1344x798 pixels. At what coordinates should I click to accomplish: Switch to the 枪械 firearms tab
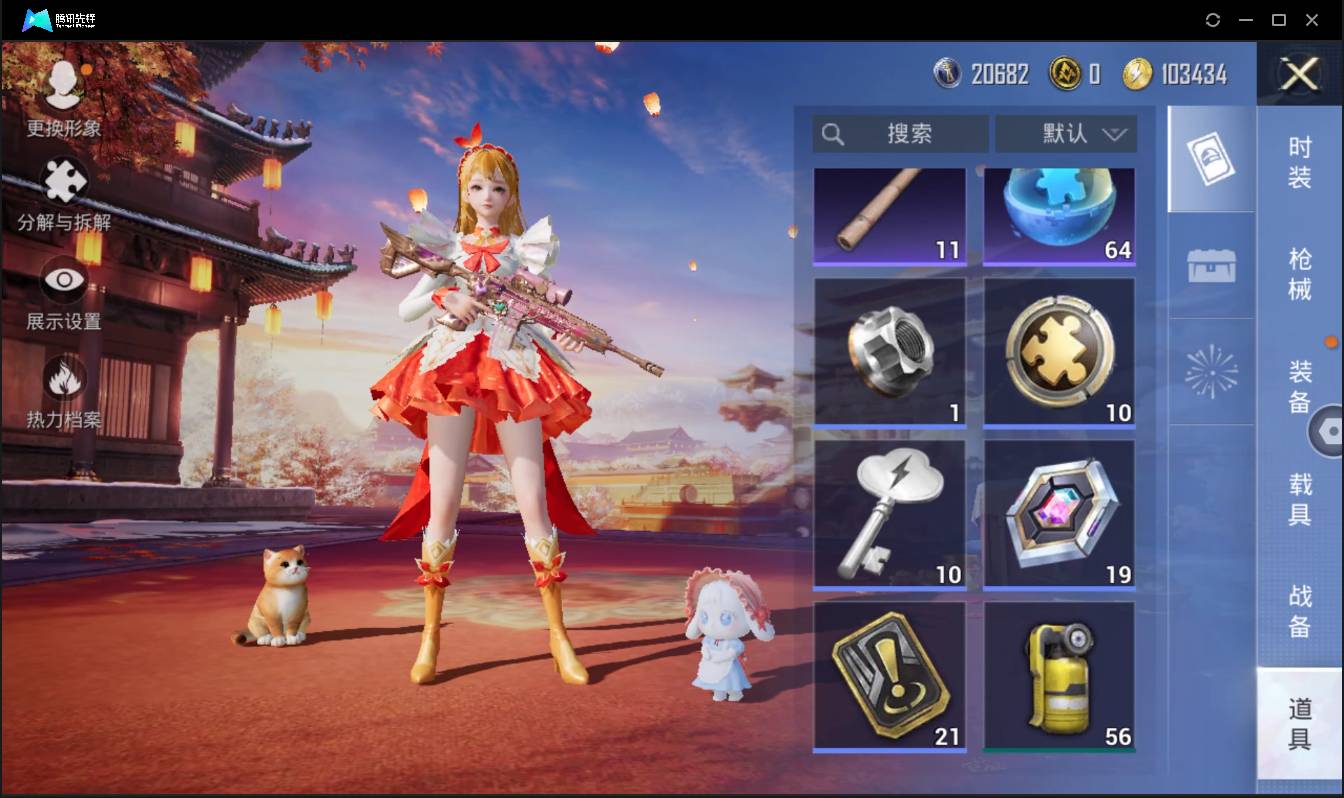[x=1299, y=273]
